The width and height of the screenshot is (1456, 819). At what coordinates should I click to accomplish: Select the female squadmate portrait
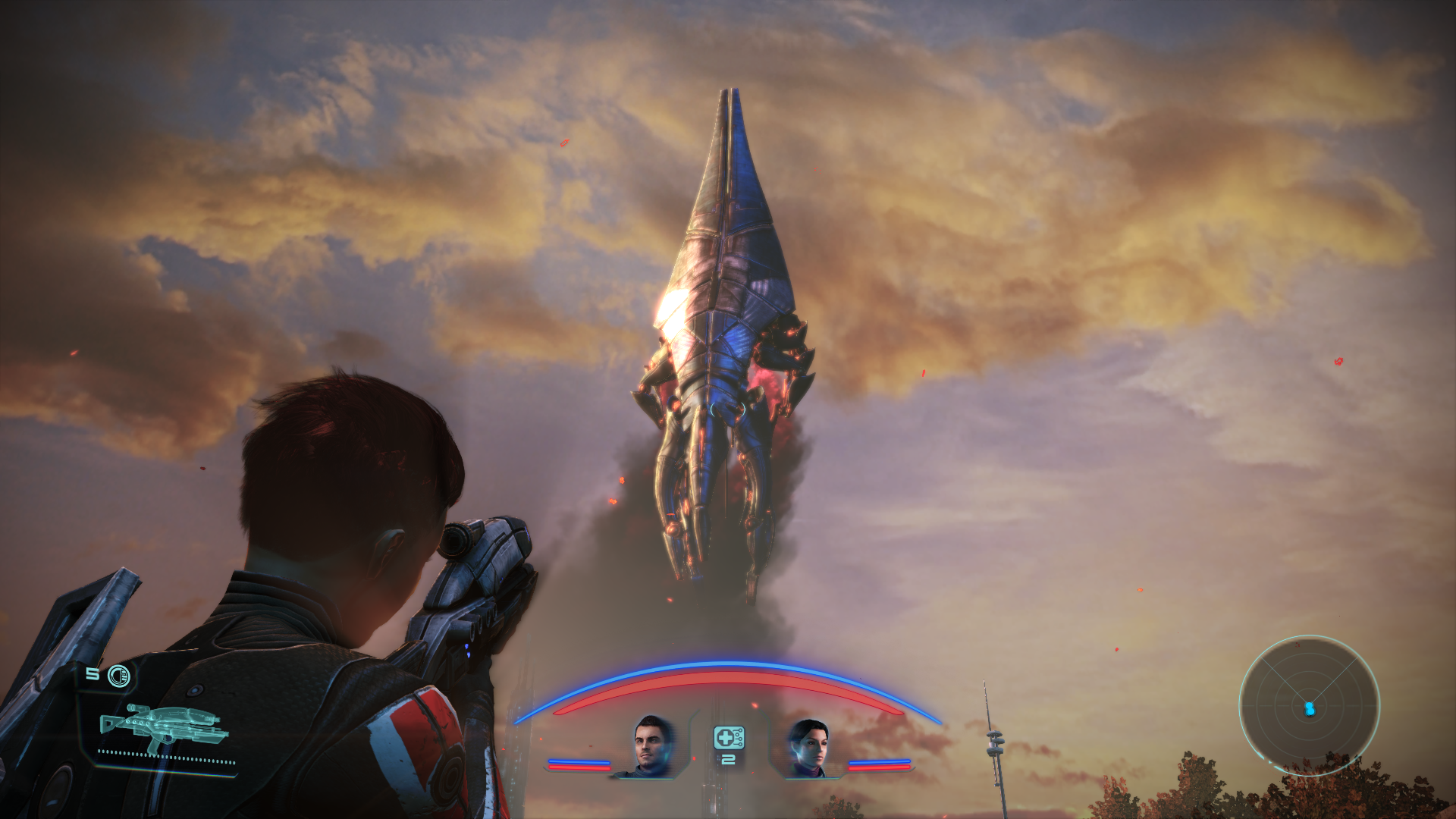(807, 748)
